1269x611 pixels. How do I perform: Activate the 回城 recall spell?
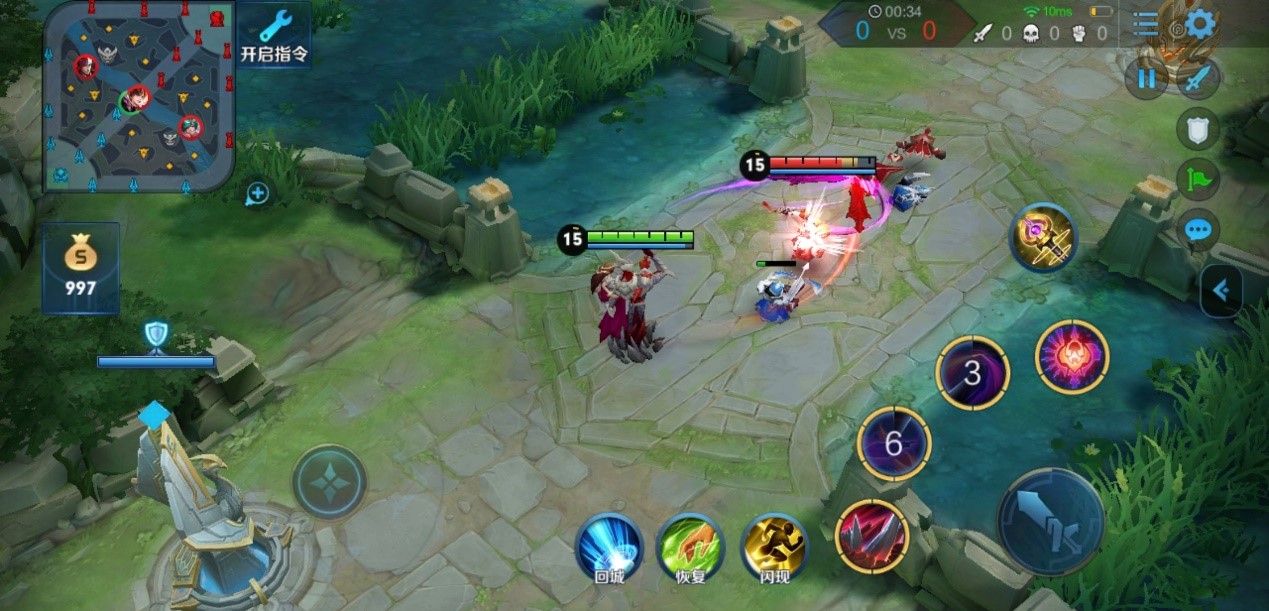[609, 546]
